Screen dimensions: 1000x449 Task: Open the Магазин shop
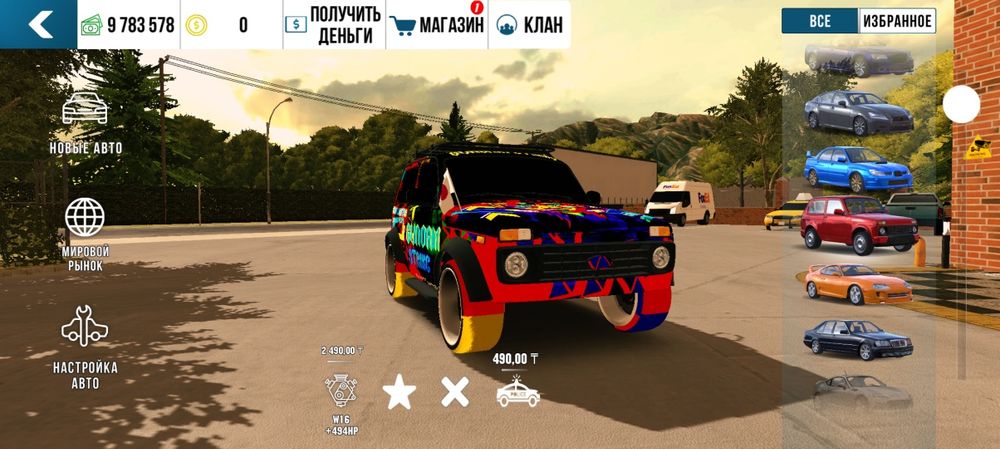click(x=437, y=25)
